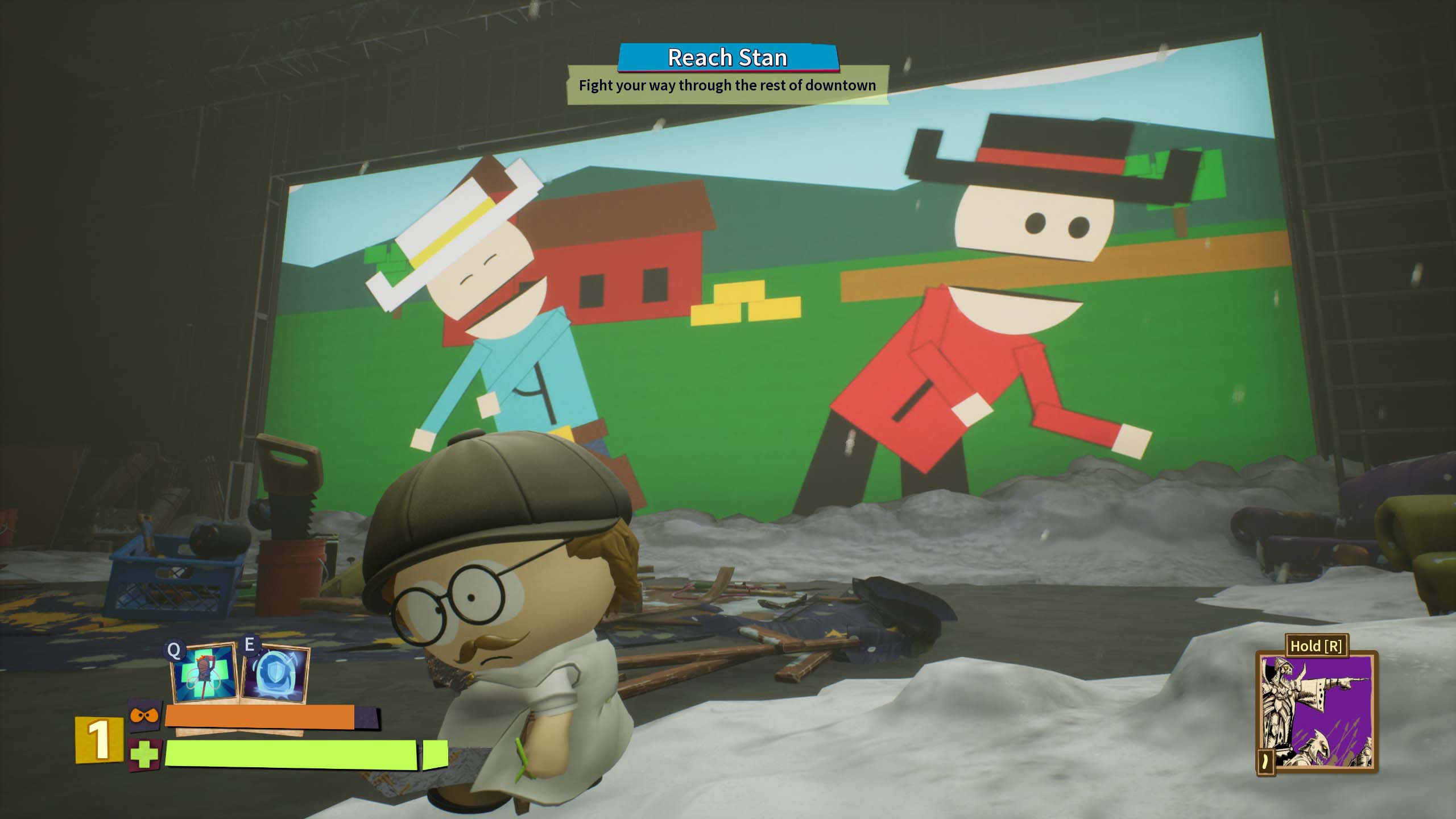Activate the healing totem ability card
1456x819 pixels.
(205, 673)
